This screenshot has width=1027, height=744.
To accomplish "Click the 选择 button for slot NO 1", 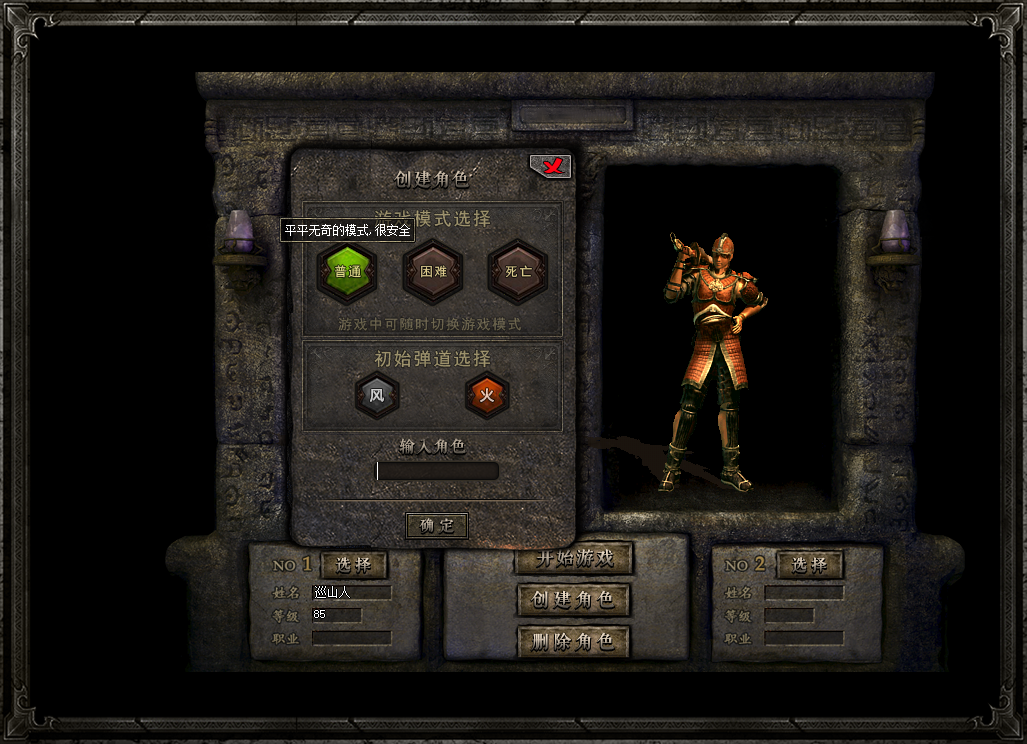I will point(354,565).
